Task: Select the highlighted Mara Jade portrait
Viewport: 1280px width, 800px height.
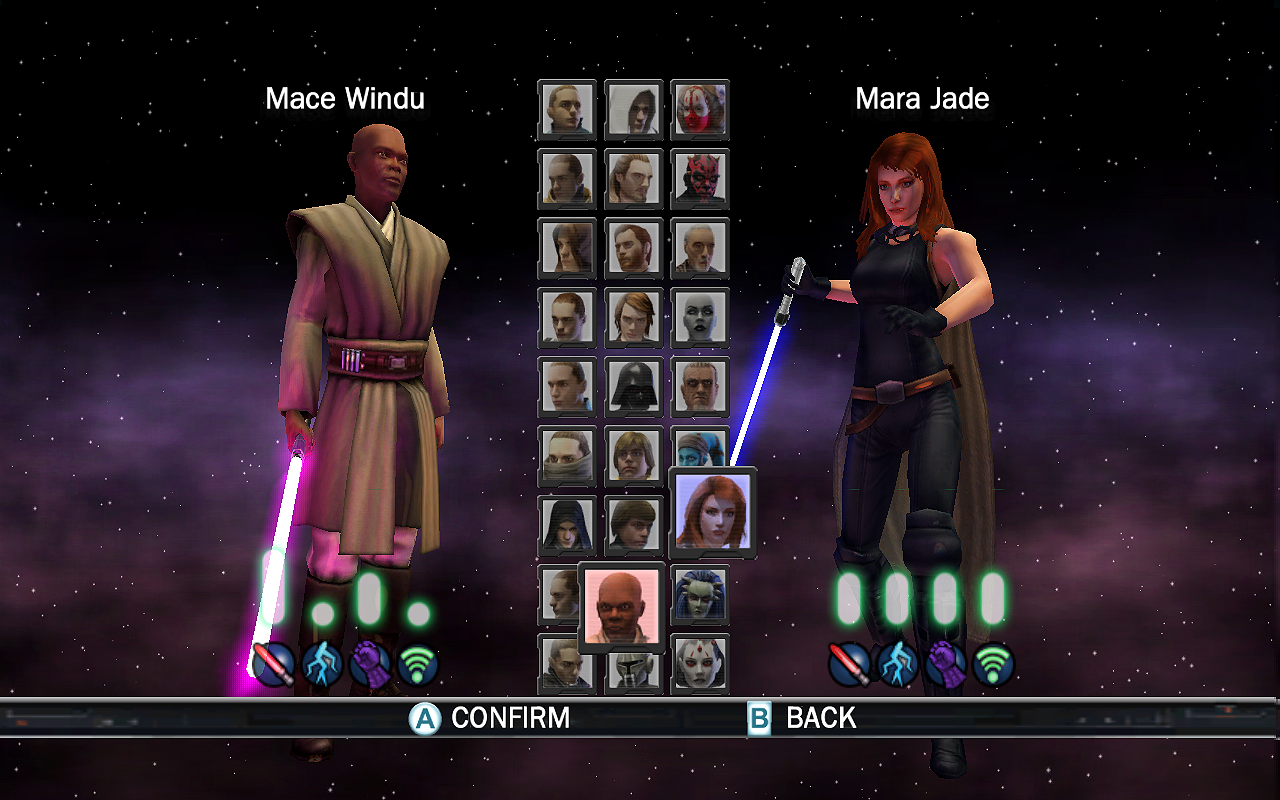Action: 712,512
